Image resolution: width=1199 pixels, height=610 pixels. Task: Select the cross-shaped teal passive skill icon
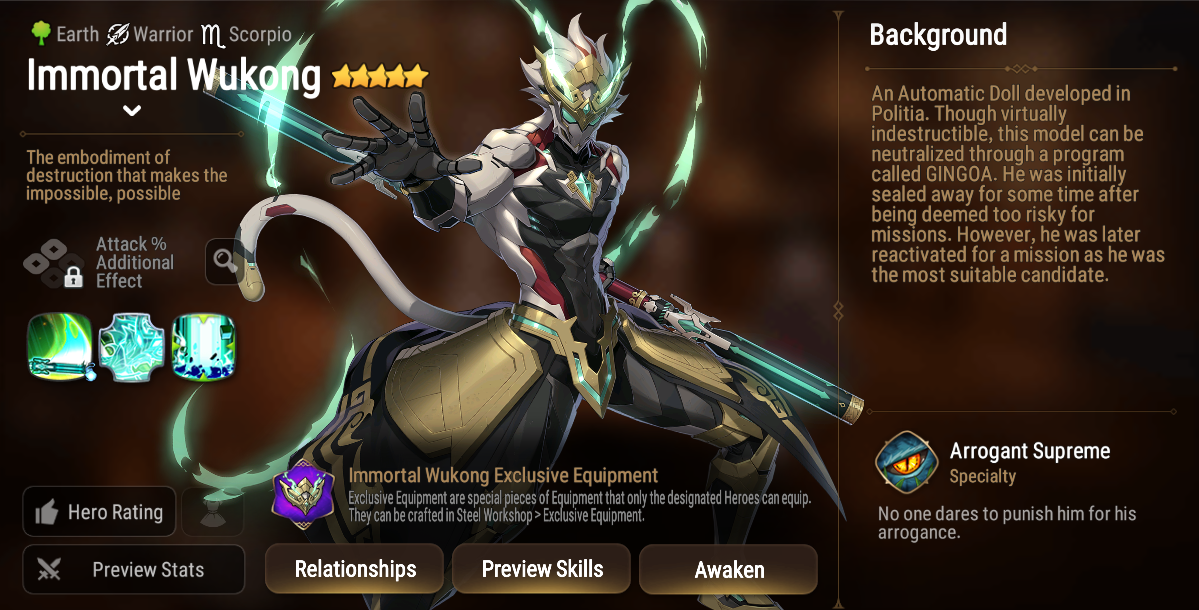point(133,346)
